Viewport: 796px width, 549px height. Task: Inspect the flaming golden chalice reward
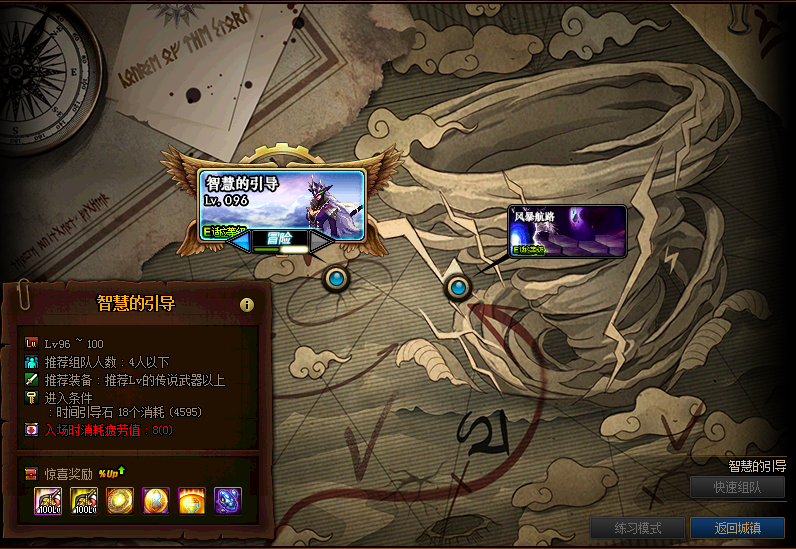click(x=192, y=500)
